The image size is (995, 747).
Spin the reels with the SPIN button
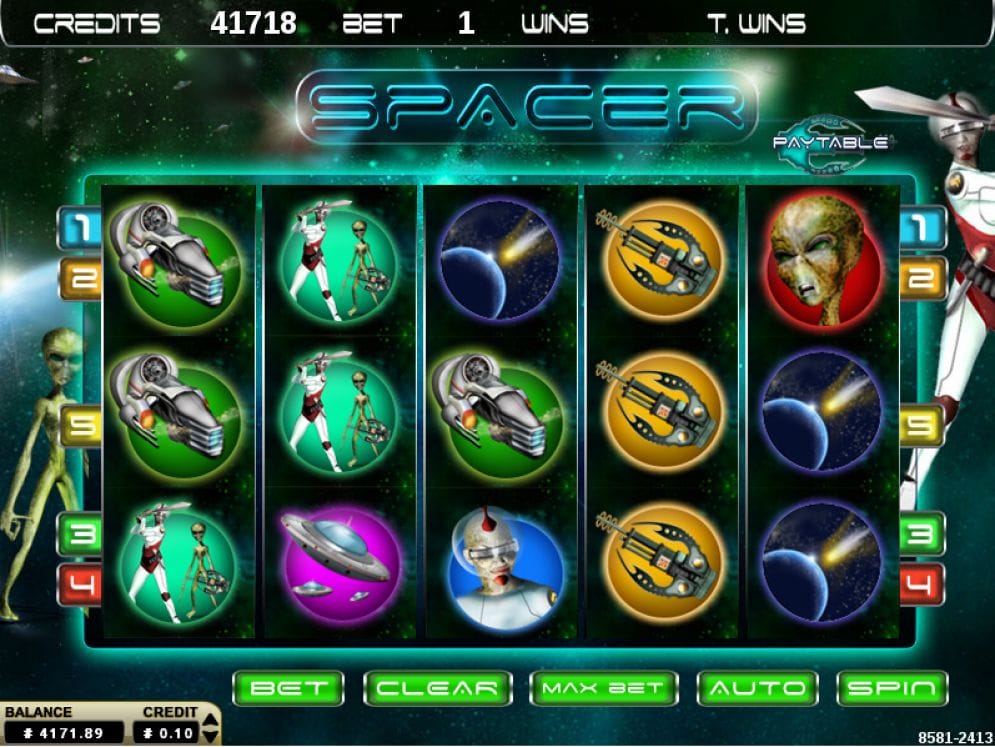892,688
